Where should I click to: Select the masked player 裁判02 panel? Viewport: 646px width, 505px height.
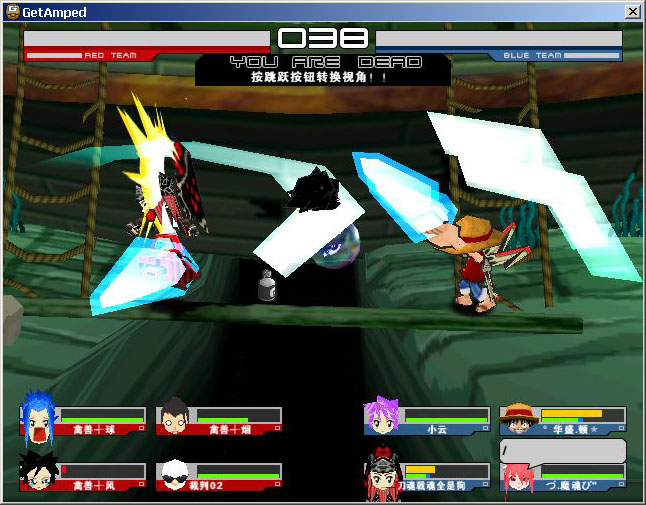click(220, 475)
